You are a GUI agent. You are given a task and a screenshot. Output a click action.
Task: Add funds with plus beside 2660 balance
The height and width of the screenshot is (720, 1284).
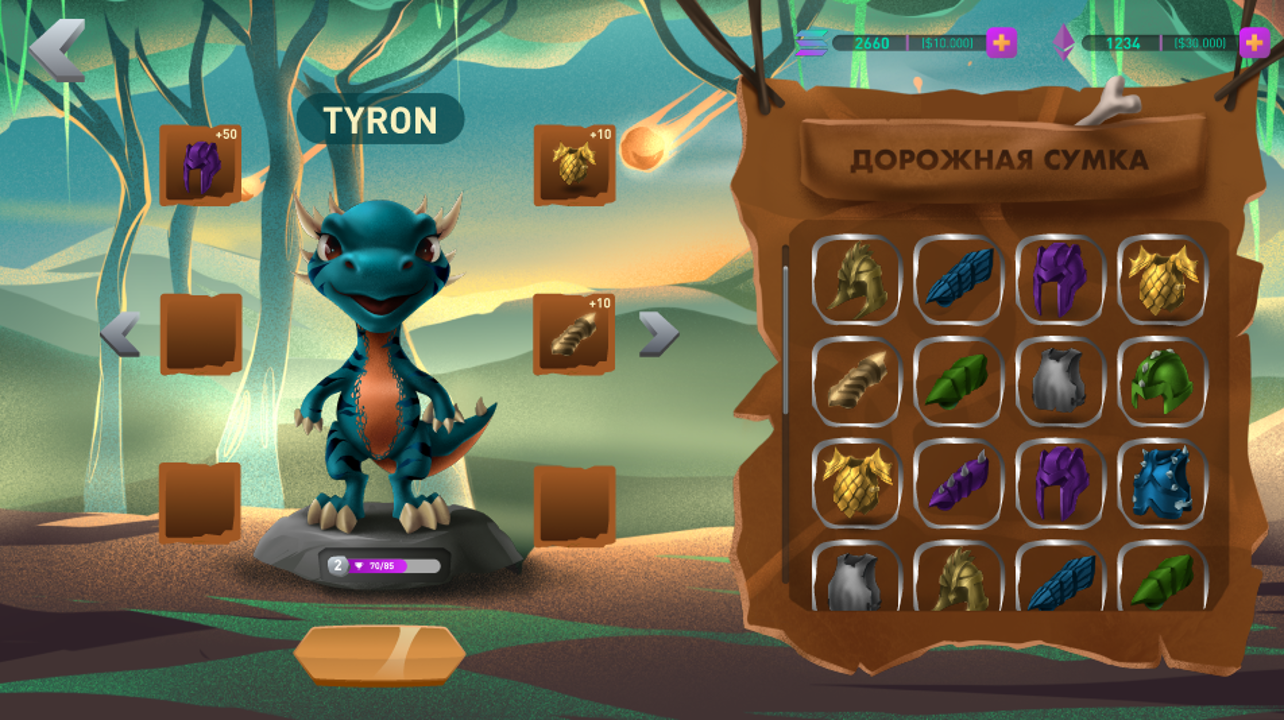point(1001,43)
